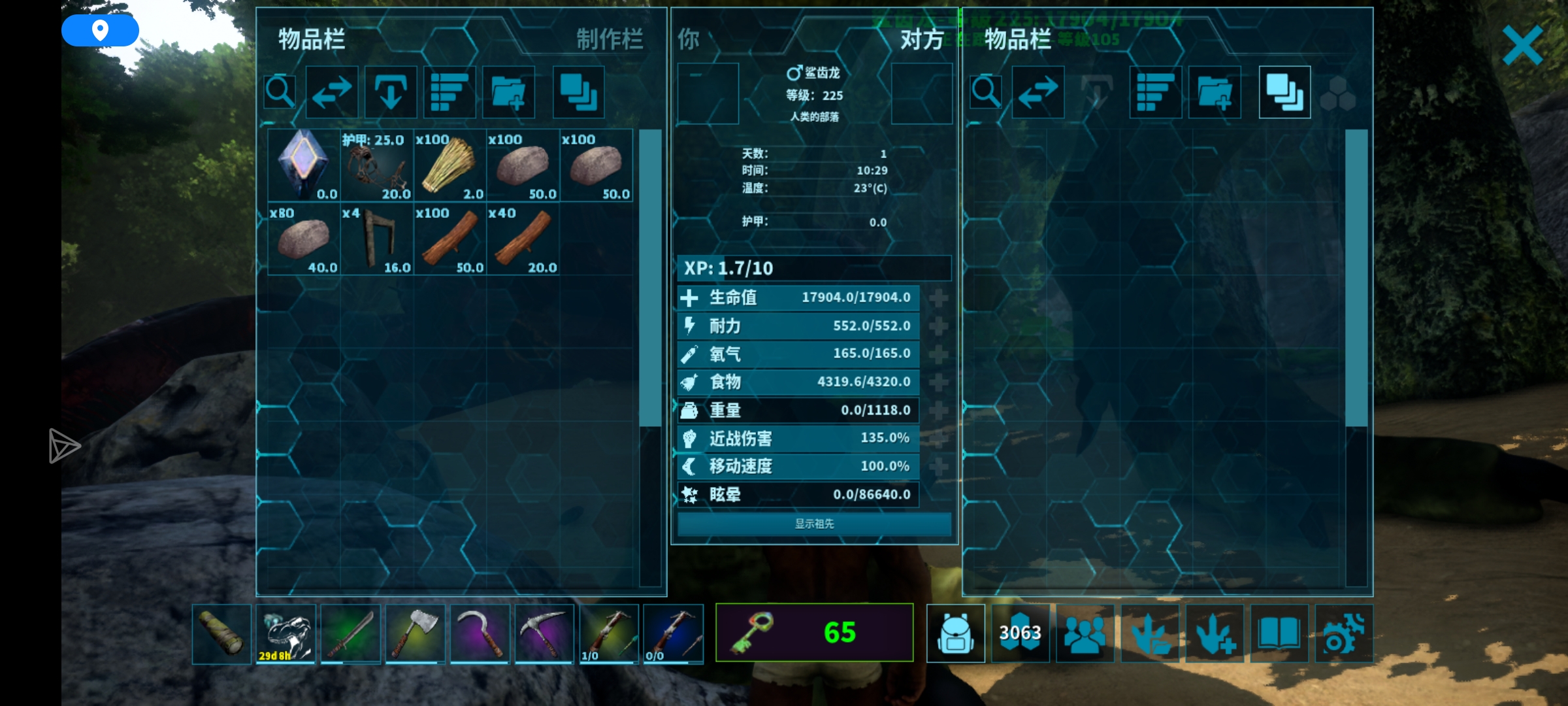Viewport: 1568px width, 706px height.
Task: Select the x4 wooden frame item
Action: coord(376,239)
